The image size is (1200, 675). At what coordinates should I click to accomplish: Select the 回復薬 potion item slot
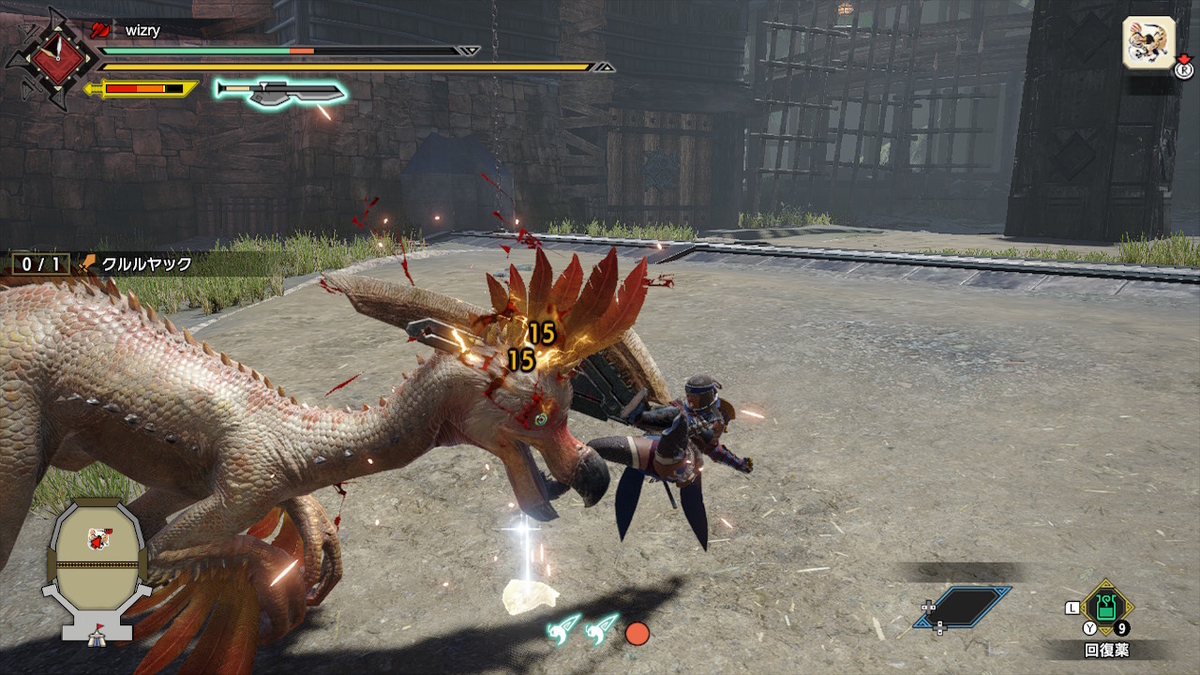[1105, 607]
